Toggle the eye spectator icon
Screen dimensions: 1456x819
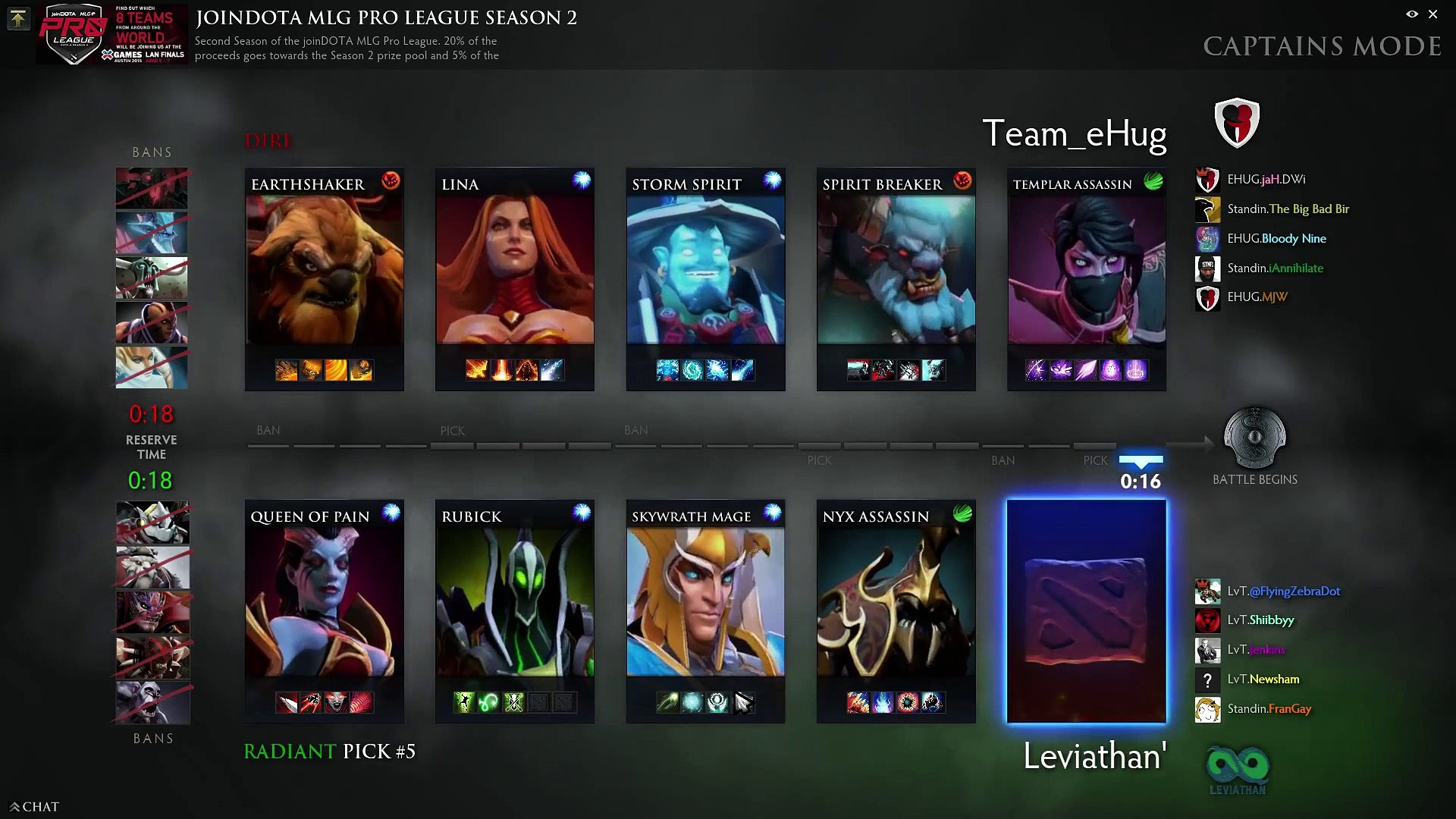coord(1412,14)
